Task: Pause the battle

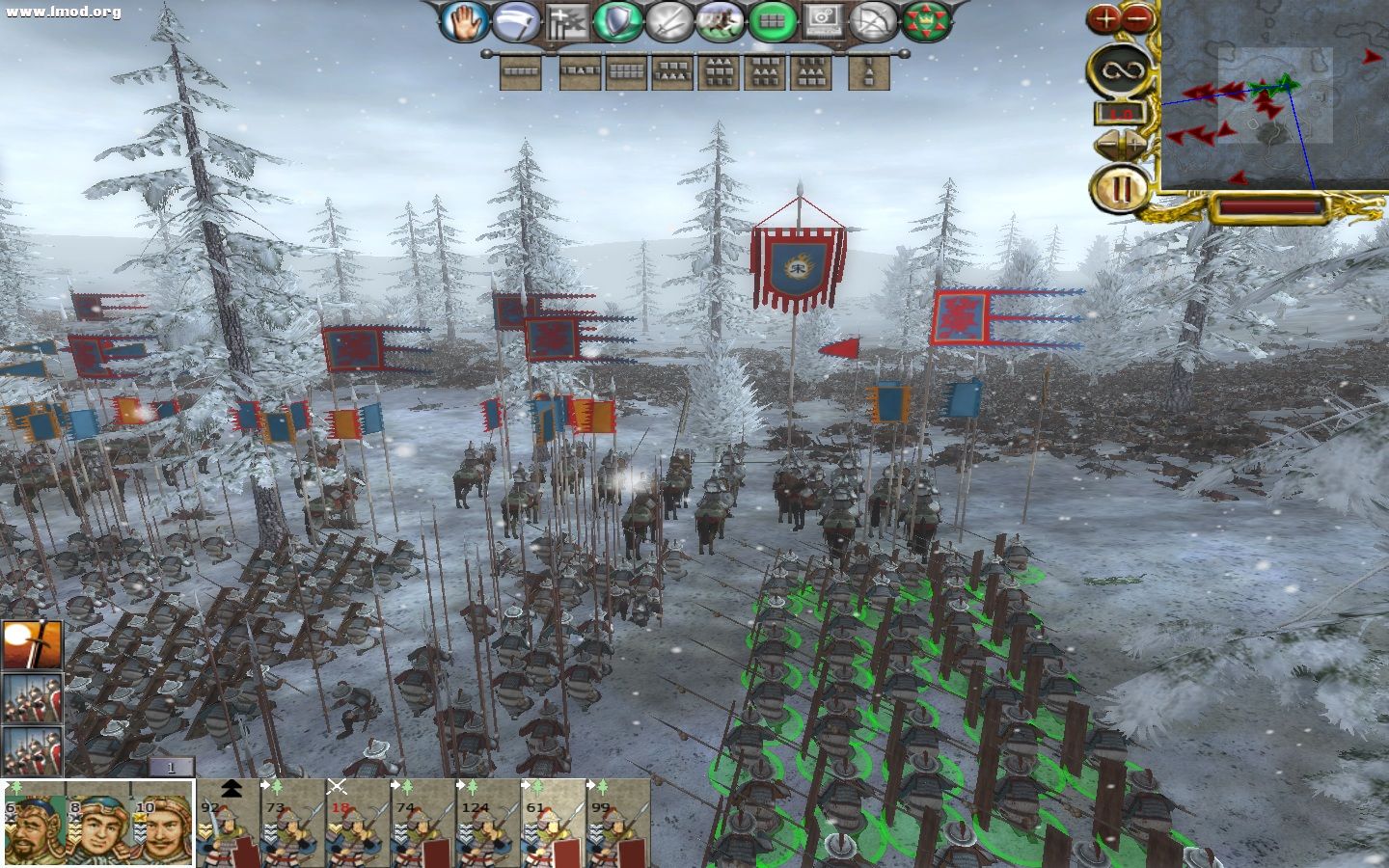Action: pos(1119,188)
